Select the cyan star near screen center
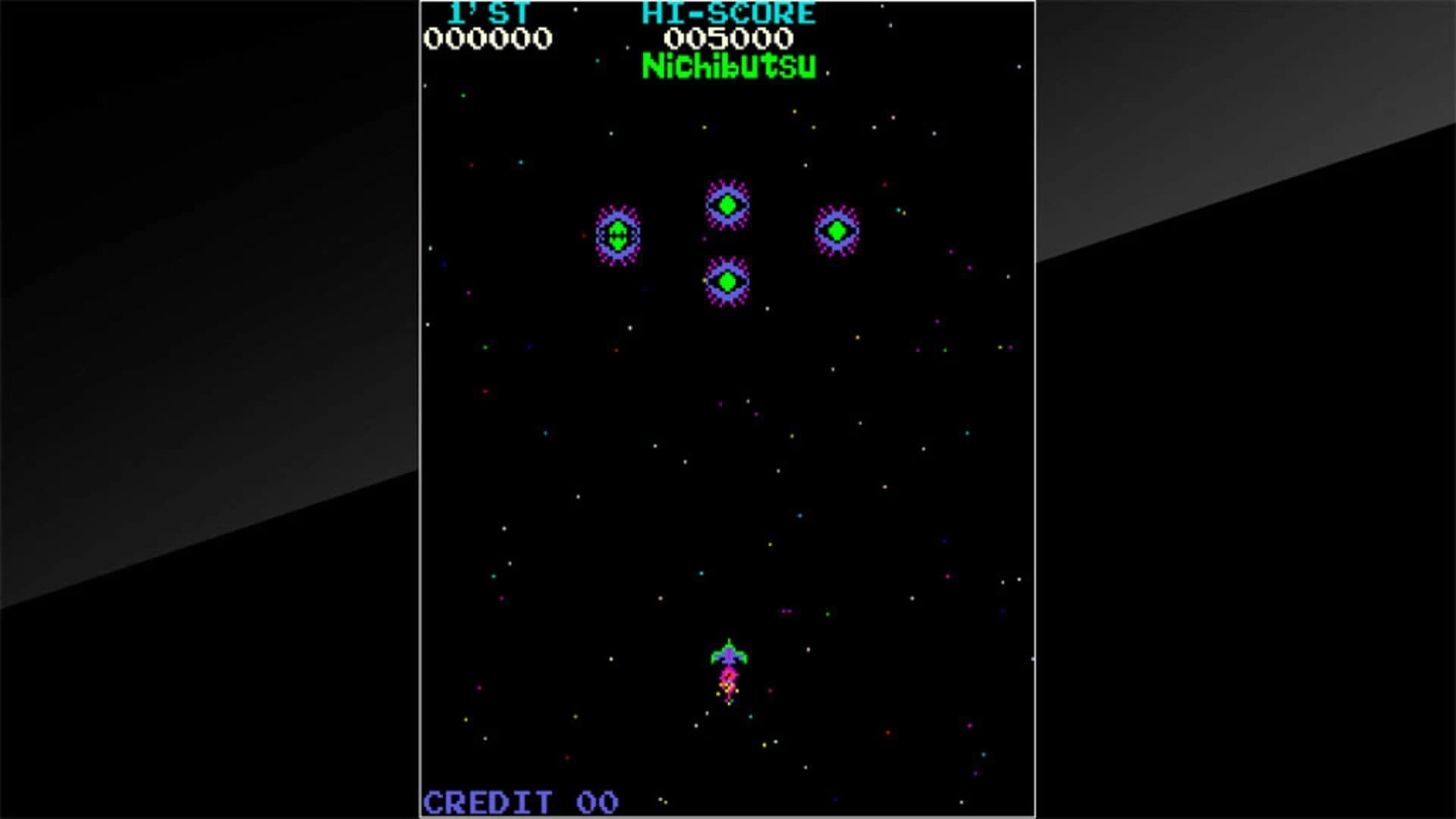The height and width of the screenshot is (819, 1456). [800, 515]
